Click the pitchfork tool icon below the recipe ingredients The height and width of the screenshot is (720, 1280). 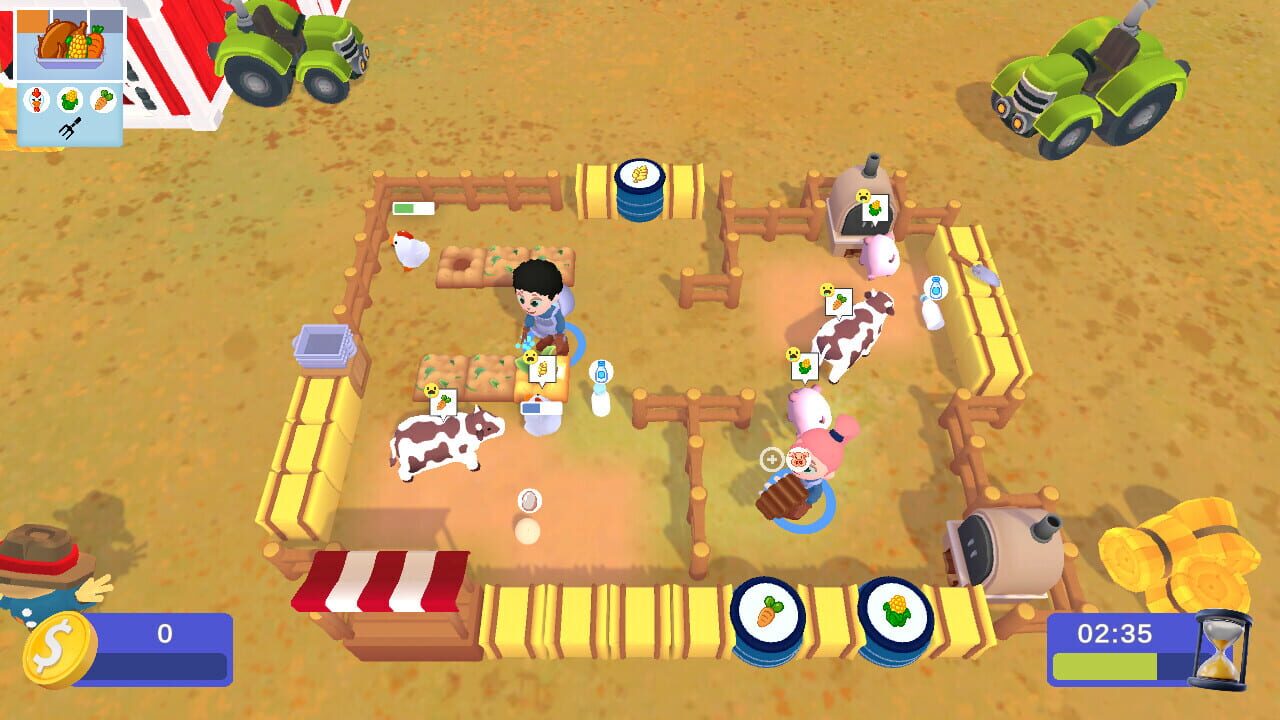click(x=70, y=124)
